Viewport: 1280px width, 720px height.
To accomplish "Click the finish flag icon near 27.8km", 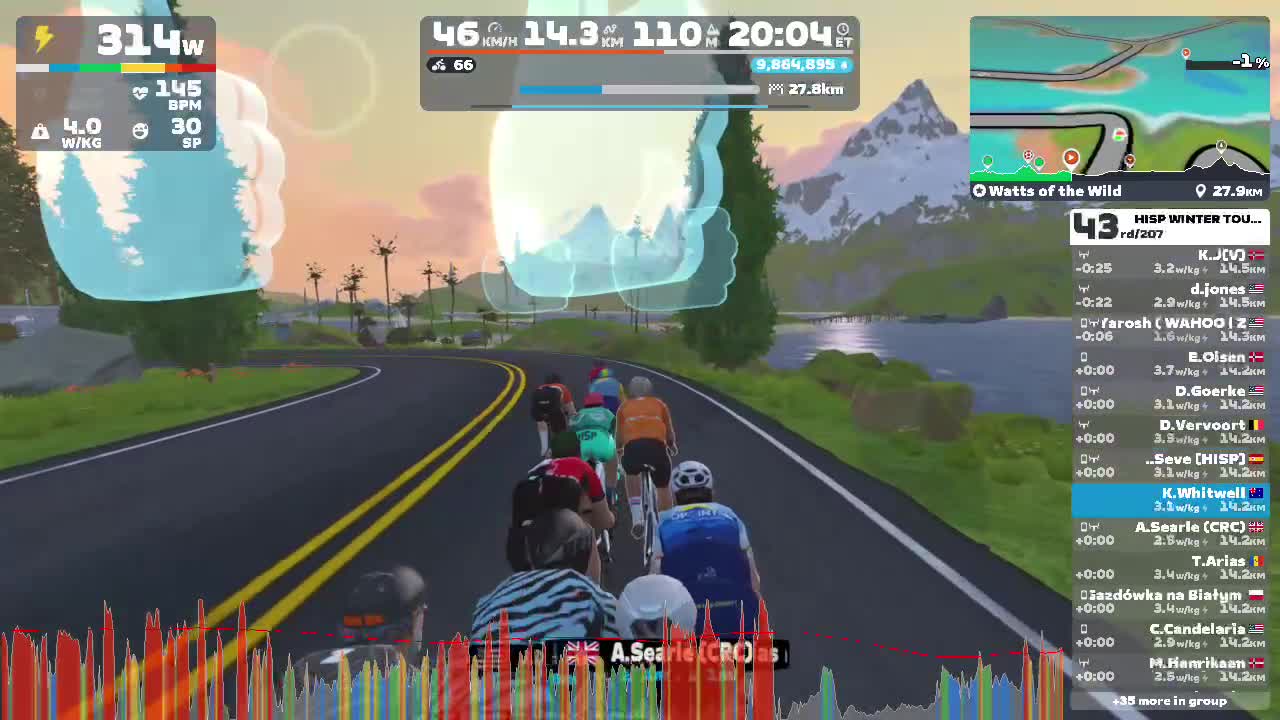I will (776, 89).
